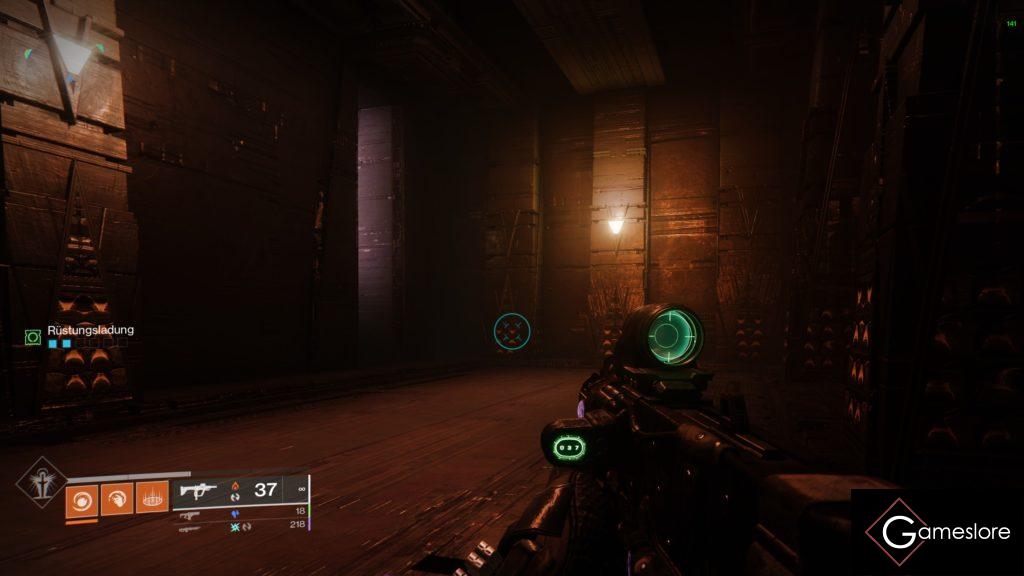Trigger the spiked-ring class ability icon
The image size is (1024, 576).
point(152,497)
